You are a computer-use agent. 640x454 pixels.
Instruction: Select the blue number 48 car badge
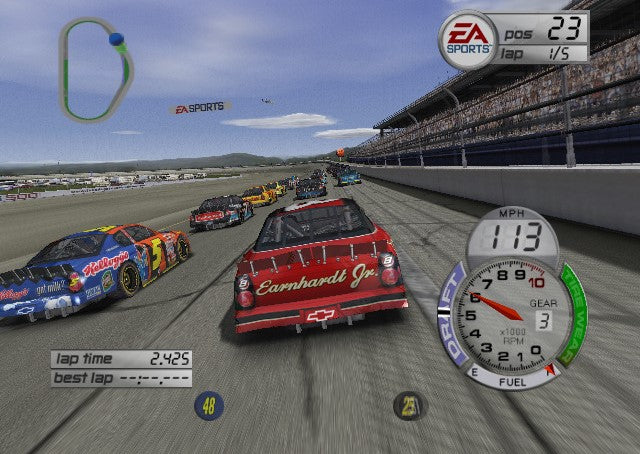point(209,405)
